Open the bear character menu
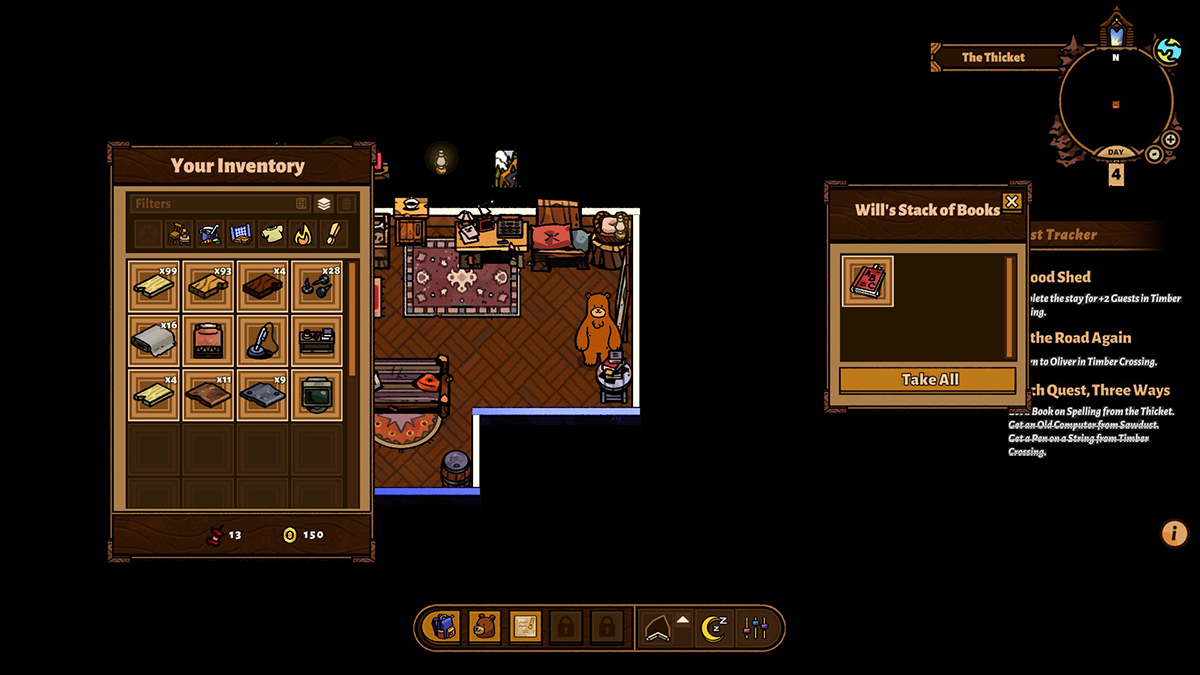Screen dimensions: 1200x675 pyautogui.click(x=485, y=628)
